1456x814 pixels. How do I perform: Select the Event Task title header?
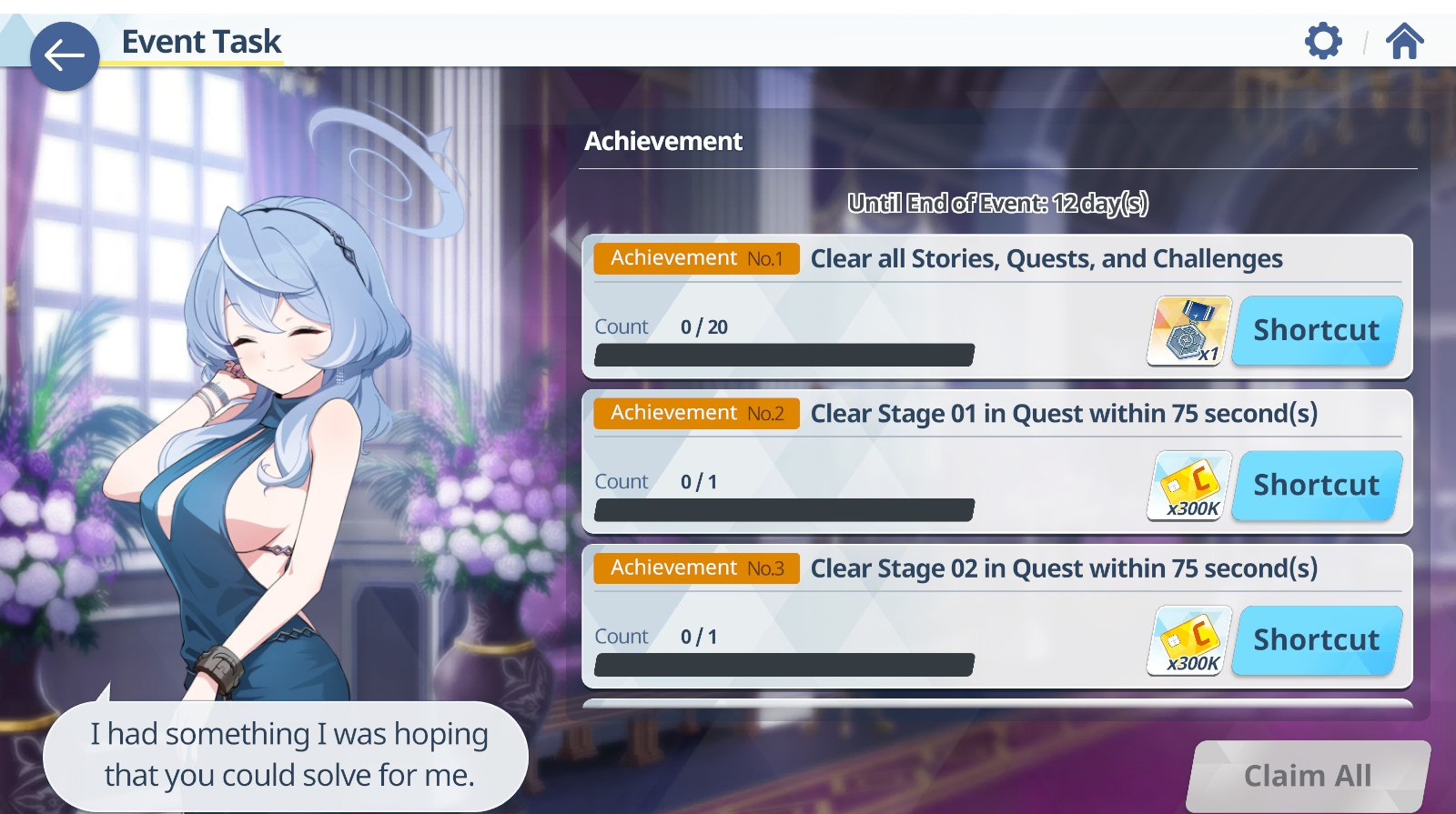pyautogui.click(x=200, y=40)
